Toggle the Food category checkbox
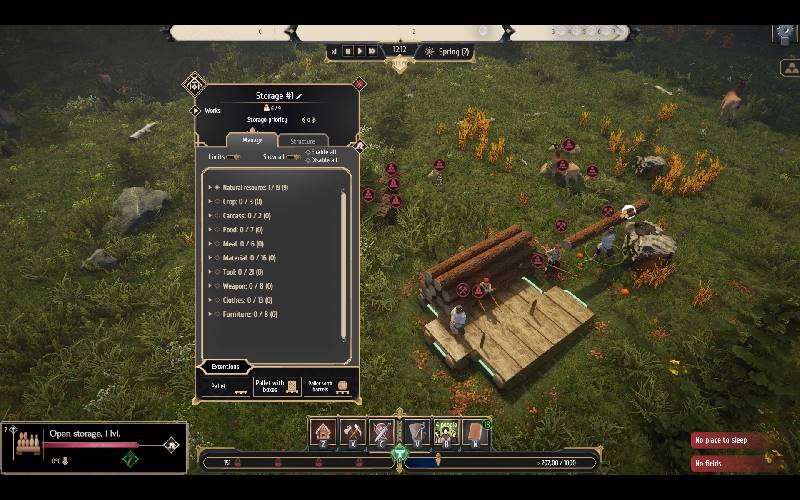This screenshot has height=500, width=800. coord(217,229)
